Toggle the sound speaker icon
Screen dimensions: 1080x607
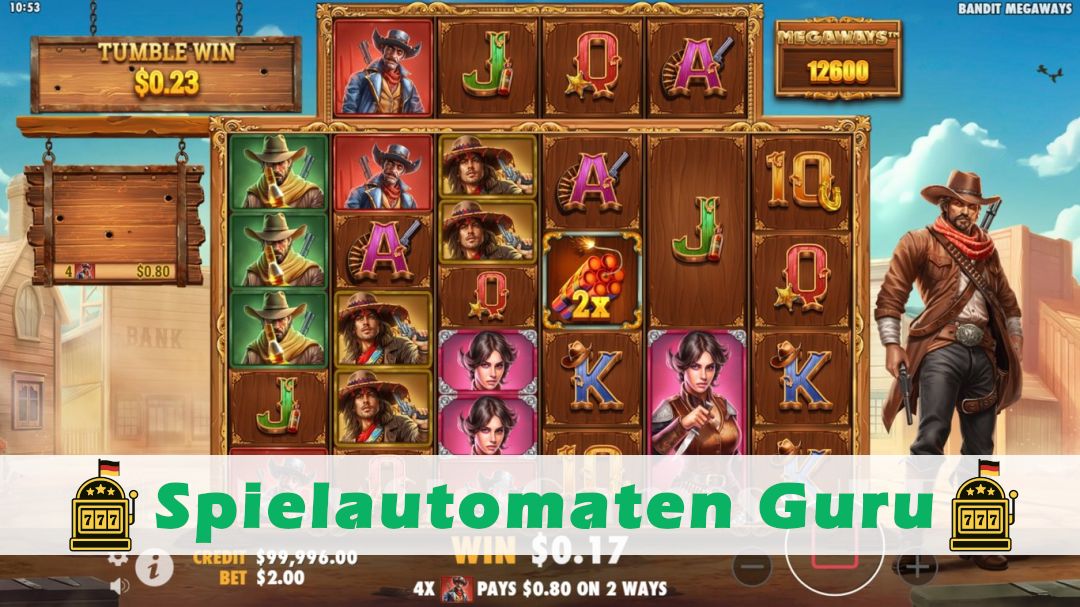pos(119,585)
